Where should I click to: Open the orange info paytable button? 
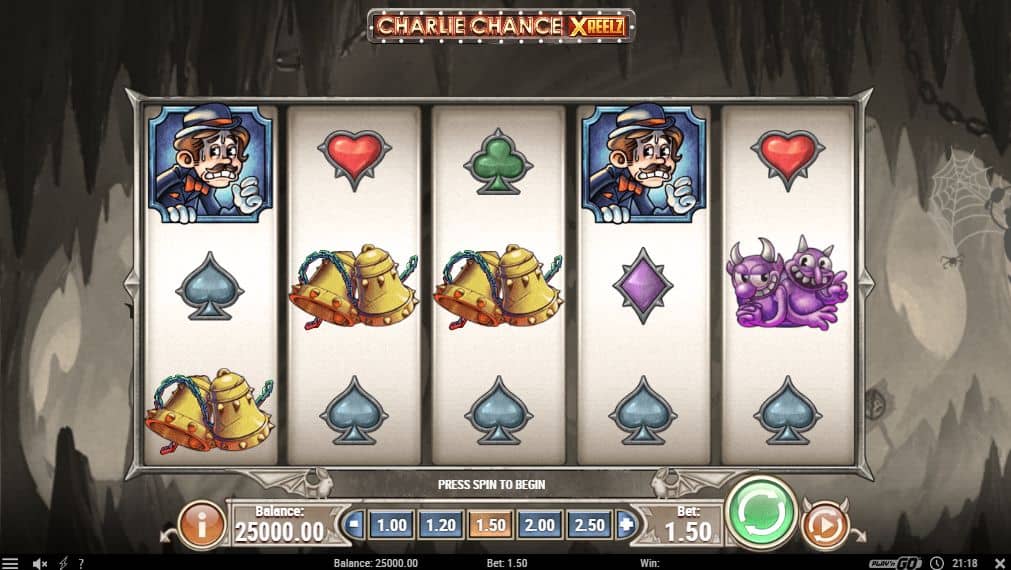point(201,524)
